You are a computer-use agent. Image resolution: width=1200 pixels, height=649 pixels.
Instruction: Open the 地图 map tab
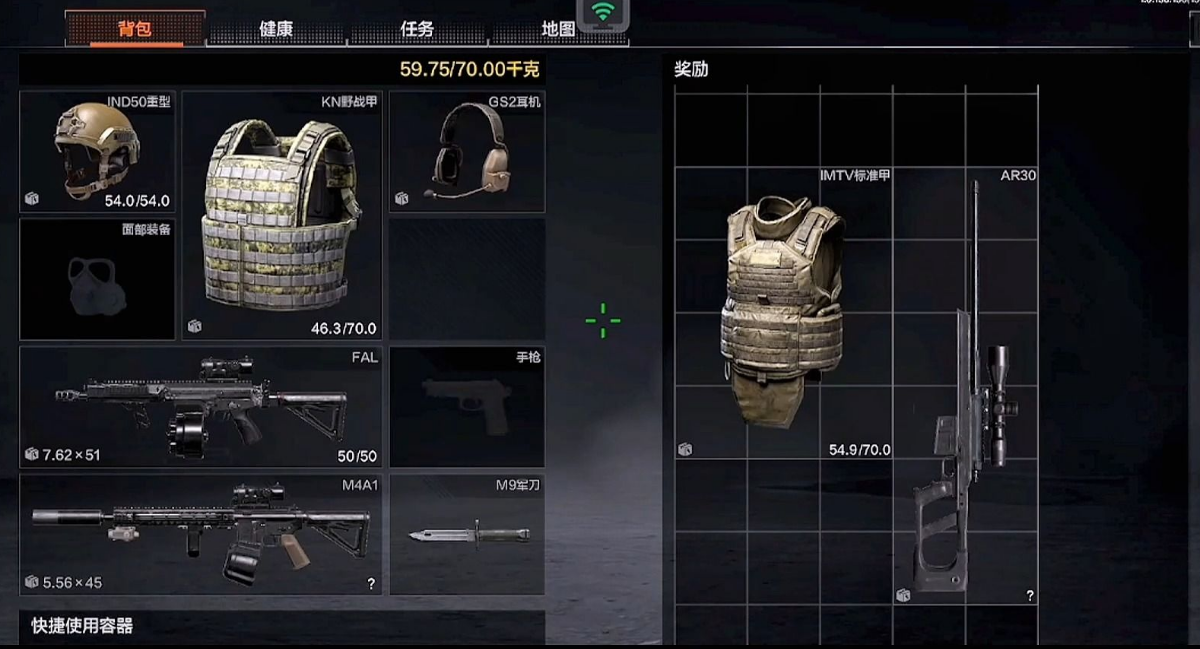[556, 29]
